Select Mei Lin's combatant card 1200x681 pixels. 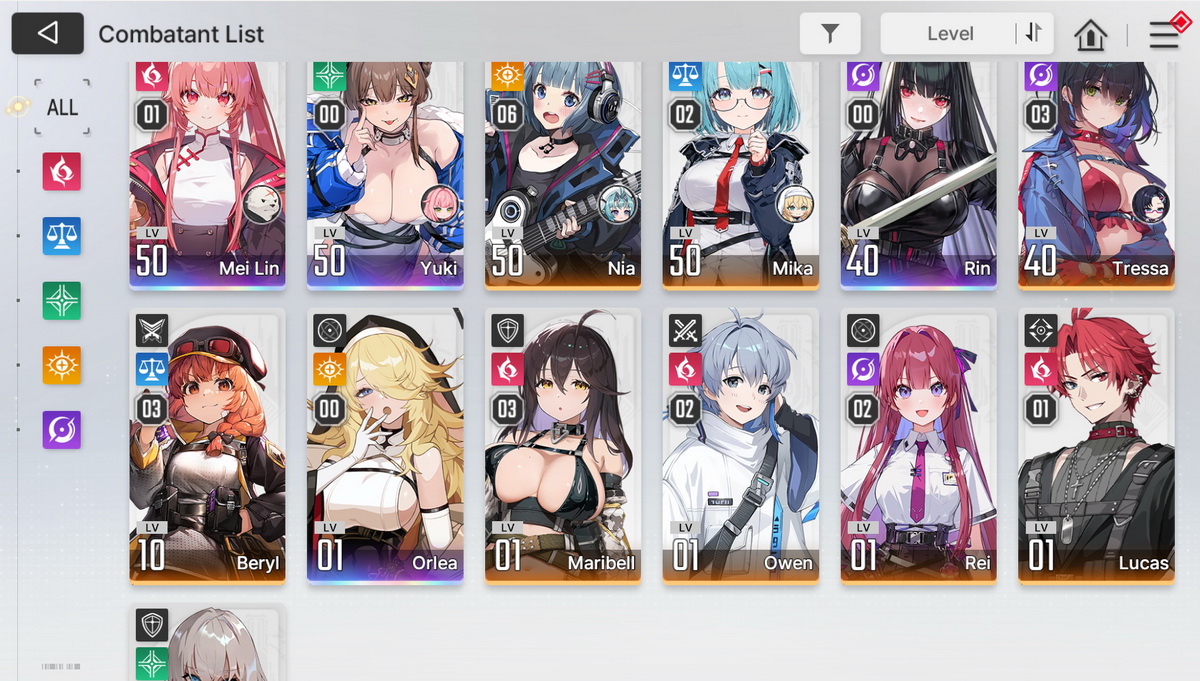click(207, 175)
